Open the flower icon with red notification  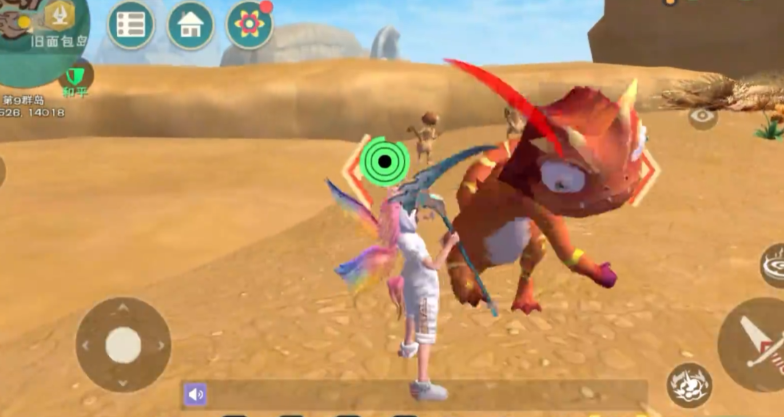[249, 25]
